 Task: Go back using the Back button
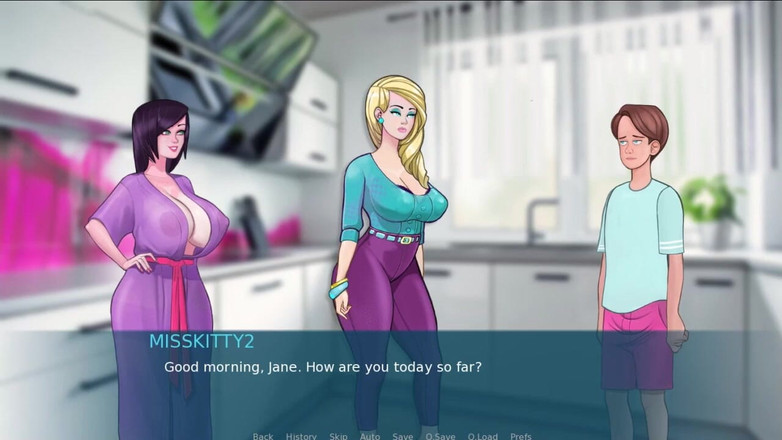click(x=263, y=436)
